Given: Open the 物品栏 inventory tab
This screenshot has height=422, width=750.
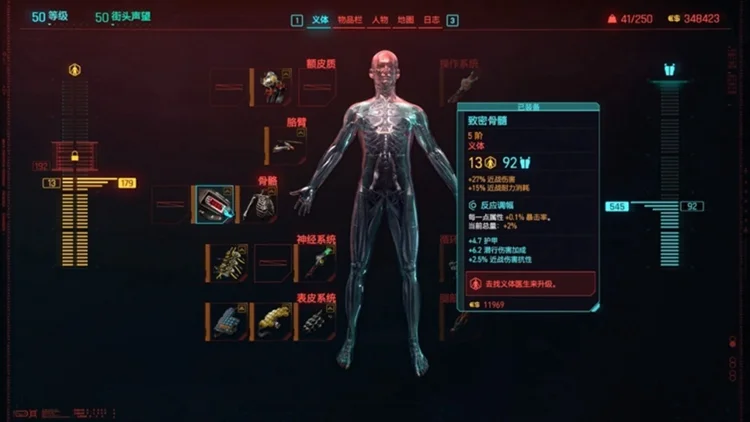Looking at the screenshot, I should pyautogui.click(x=348, y=20).
